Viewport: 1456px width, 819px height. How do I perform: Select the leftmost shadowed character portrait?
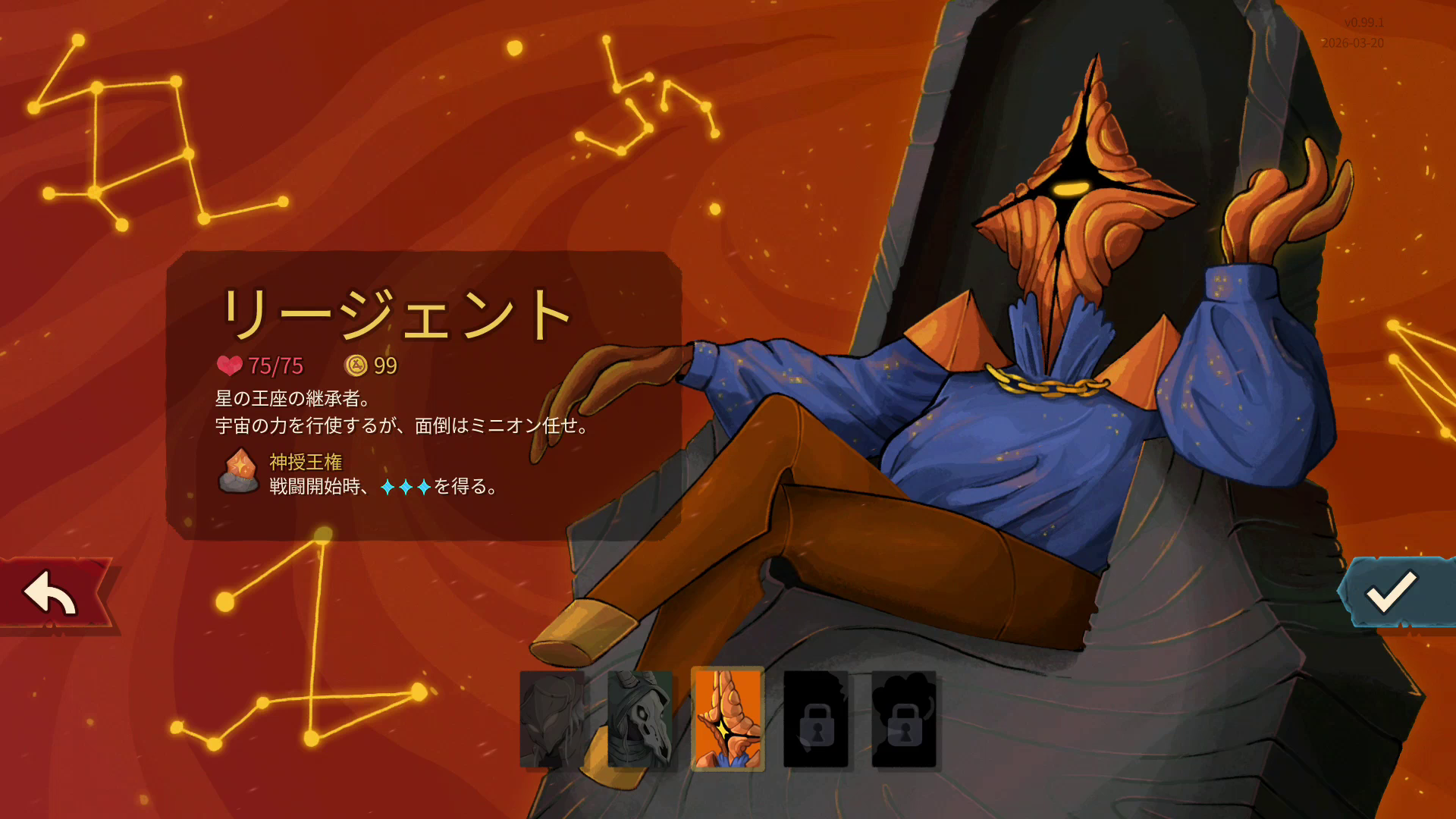(x=552, y=720)
